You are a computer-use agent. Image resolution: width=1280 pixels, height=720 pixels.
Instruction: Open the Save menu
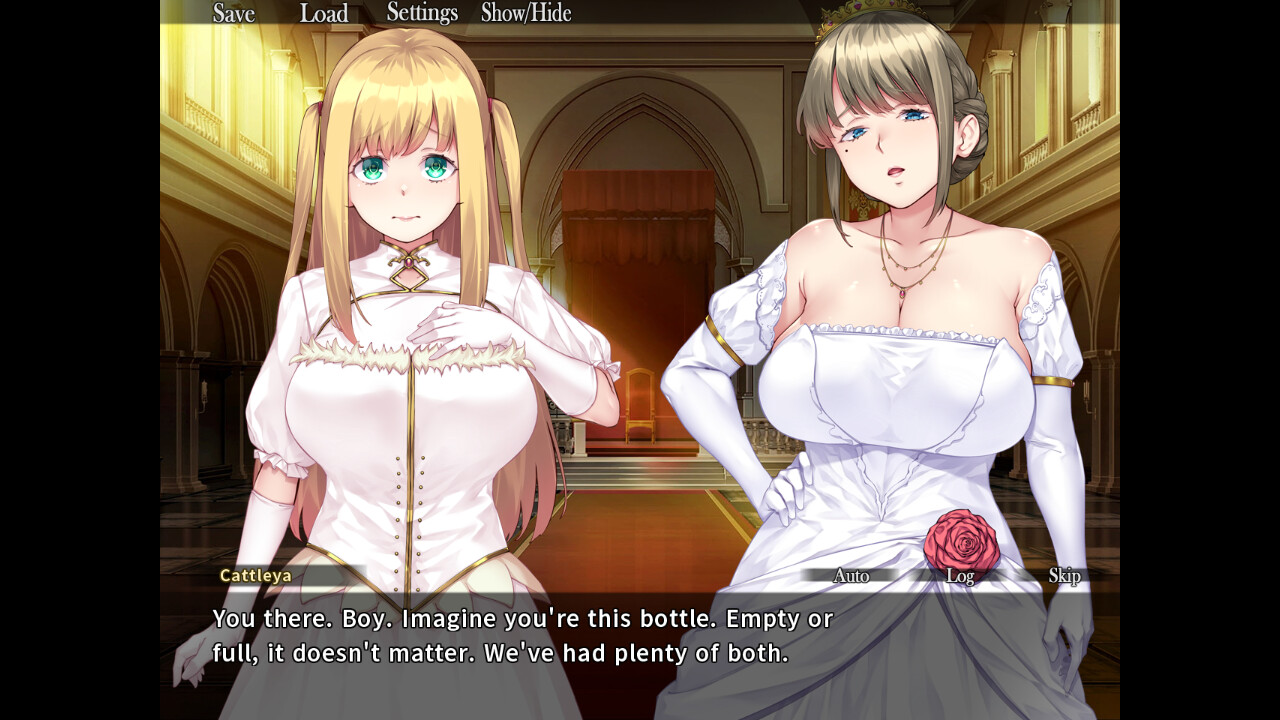[234, 14]
